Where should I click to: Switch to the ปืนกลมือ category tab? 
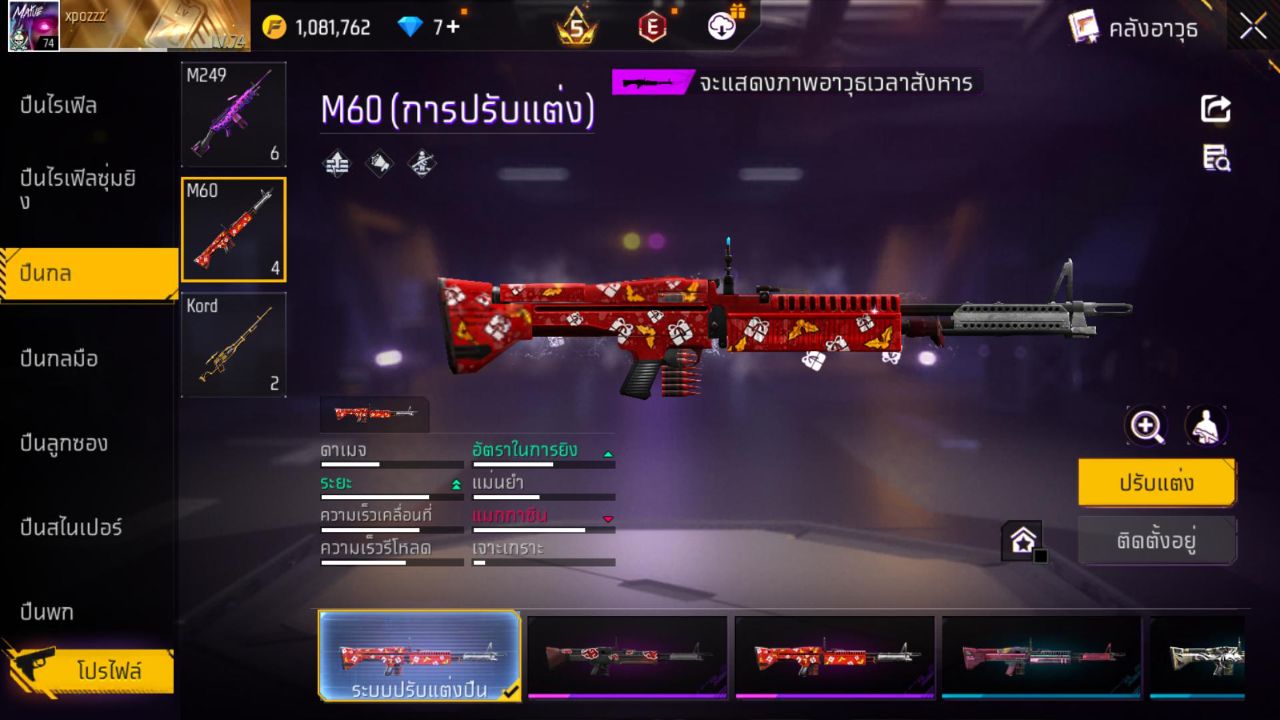point(60,360)
